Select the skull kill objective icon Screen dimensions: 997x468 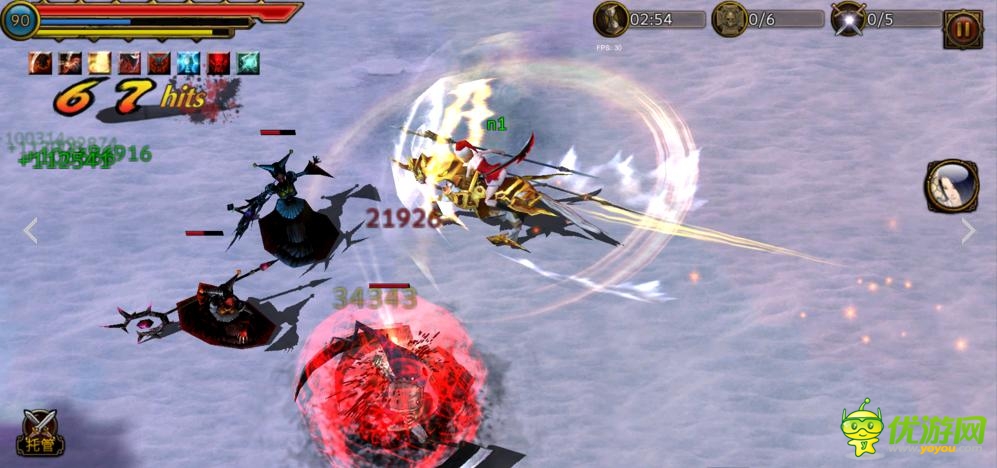(x=729, y=19)
